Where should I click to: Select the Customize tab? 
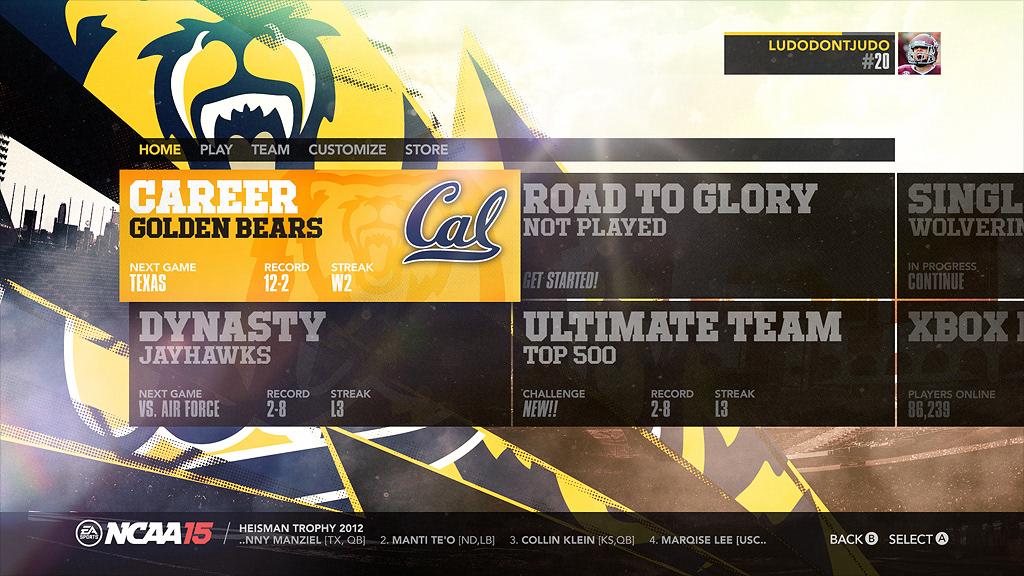click(347, 150)
